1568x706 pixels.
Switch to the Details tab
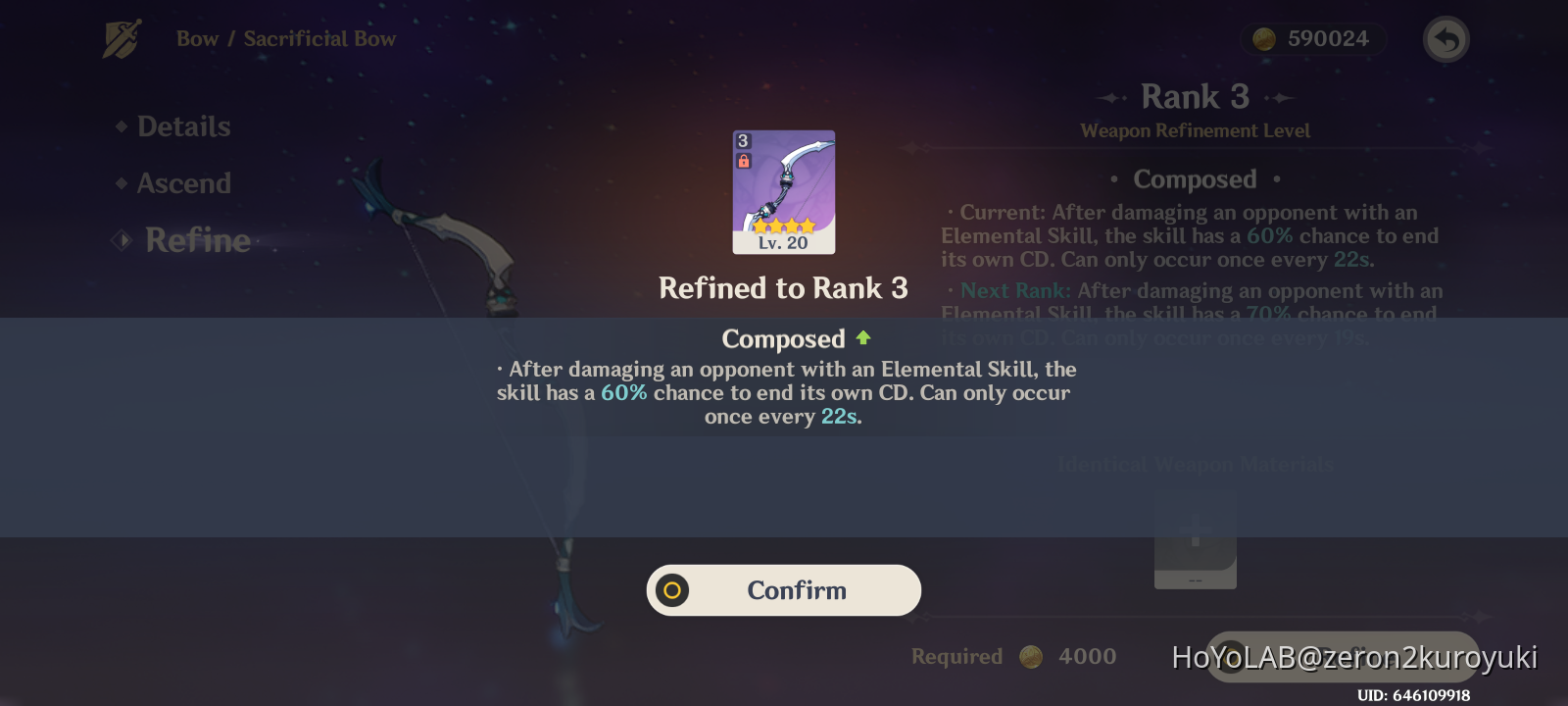183,126
